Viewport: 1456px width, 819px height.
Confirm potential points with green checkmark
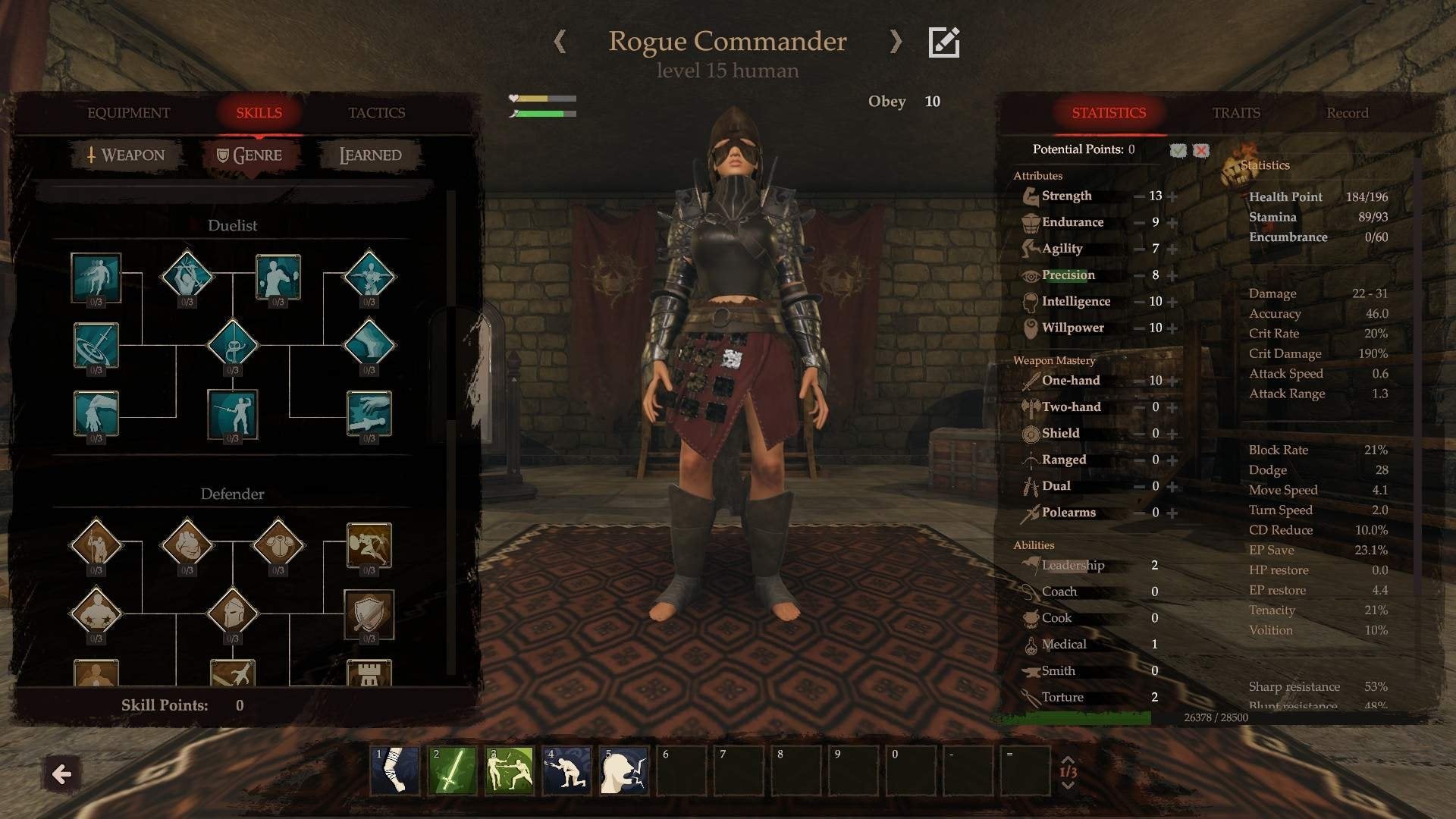(1178, 150)
